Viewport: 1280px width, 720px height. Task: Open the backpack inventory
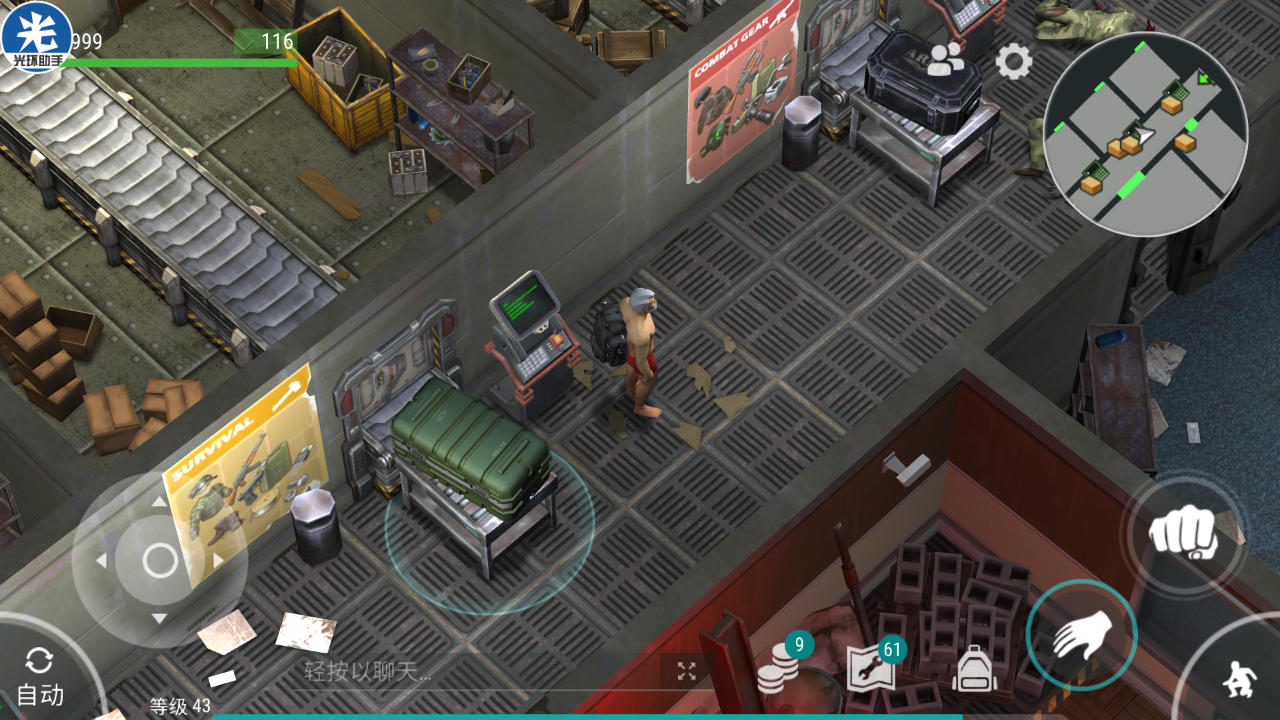tap(974, 669)
